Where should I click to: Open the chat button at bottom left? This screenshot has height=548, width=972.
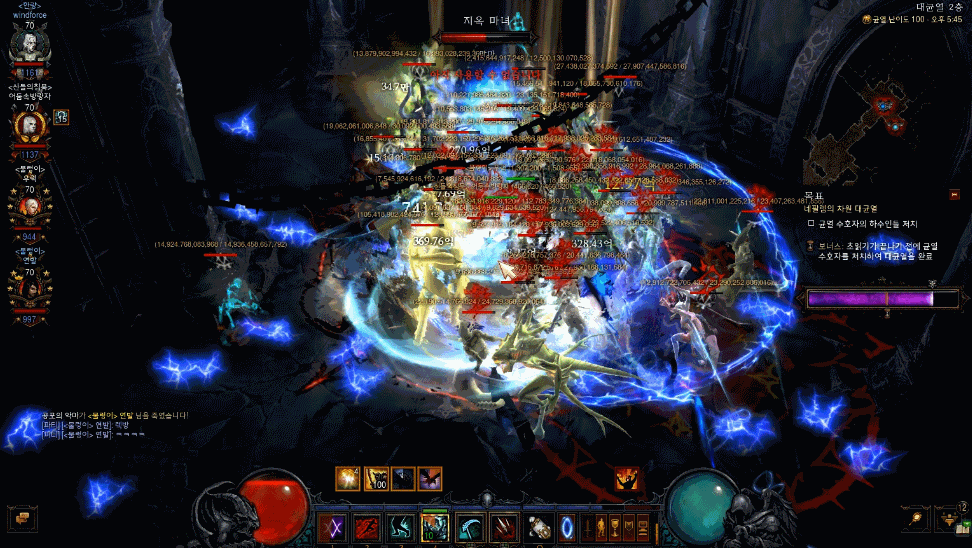point(22,518)
